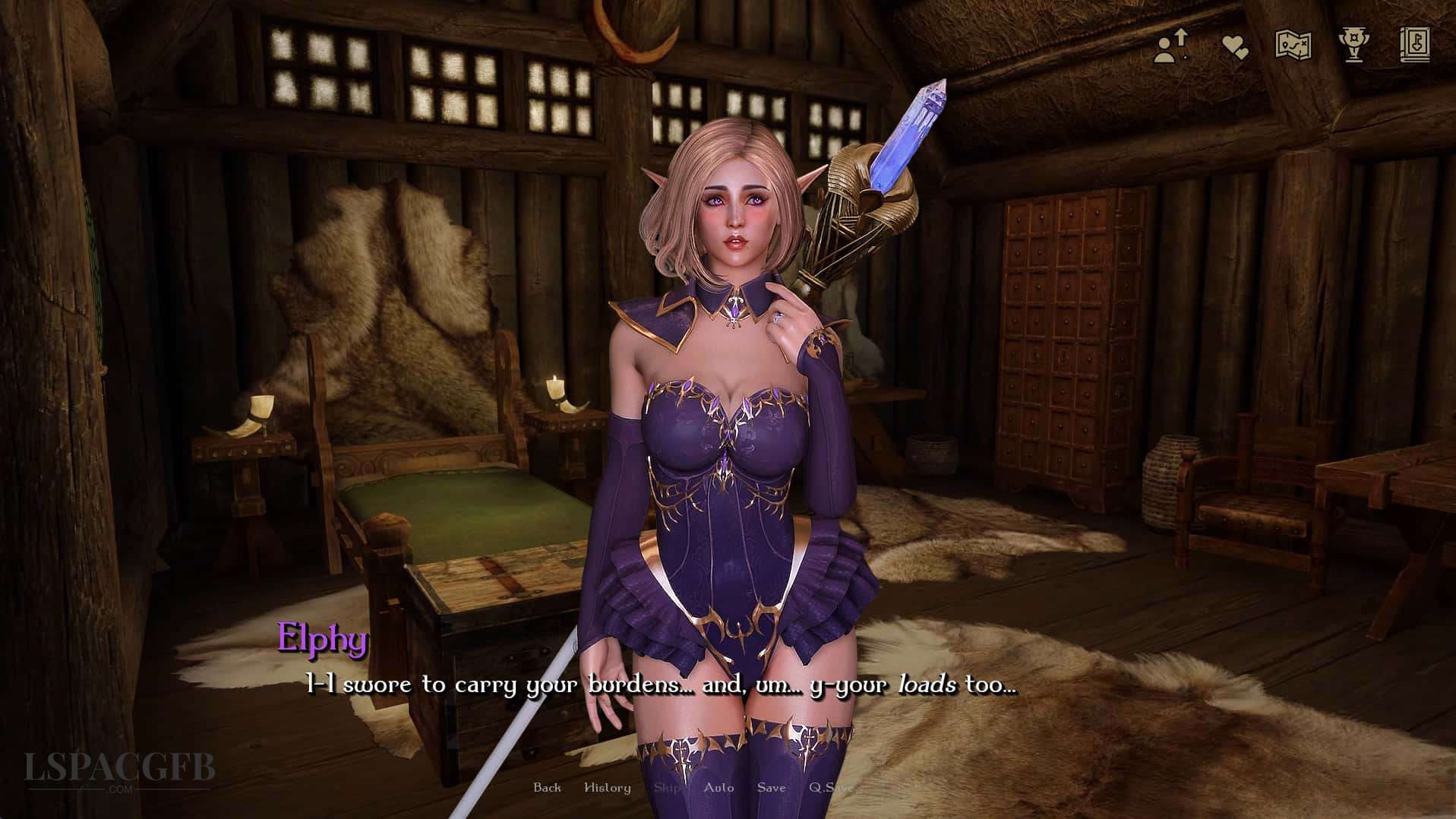
Task: Click the dialogue text to advance
Action: click(x=661, y=684)
